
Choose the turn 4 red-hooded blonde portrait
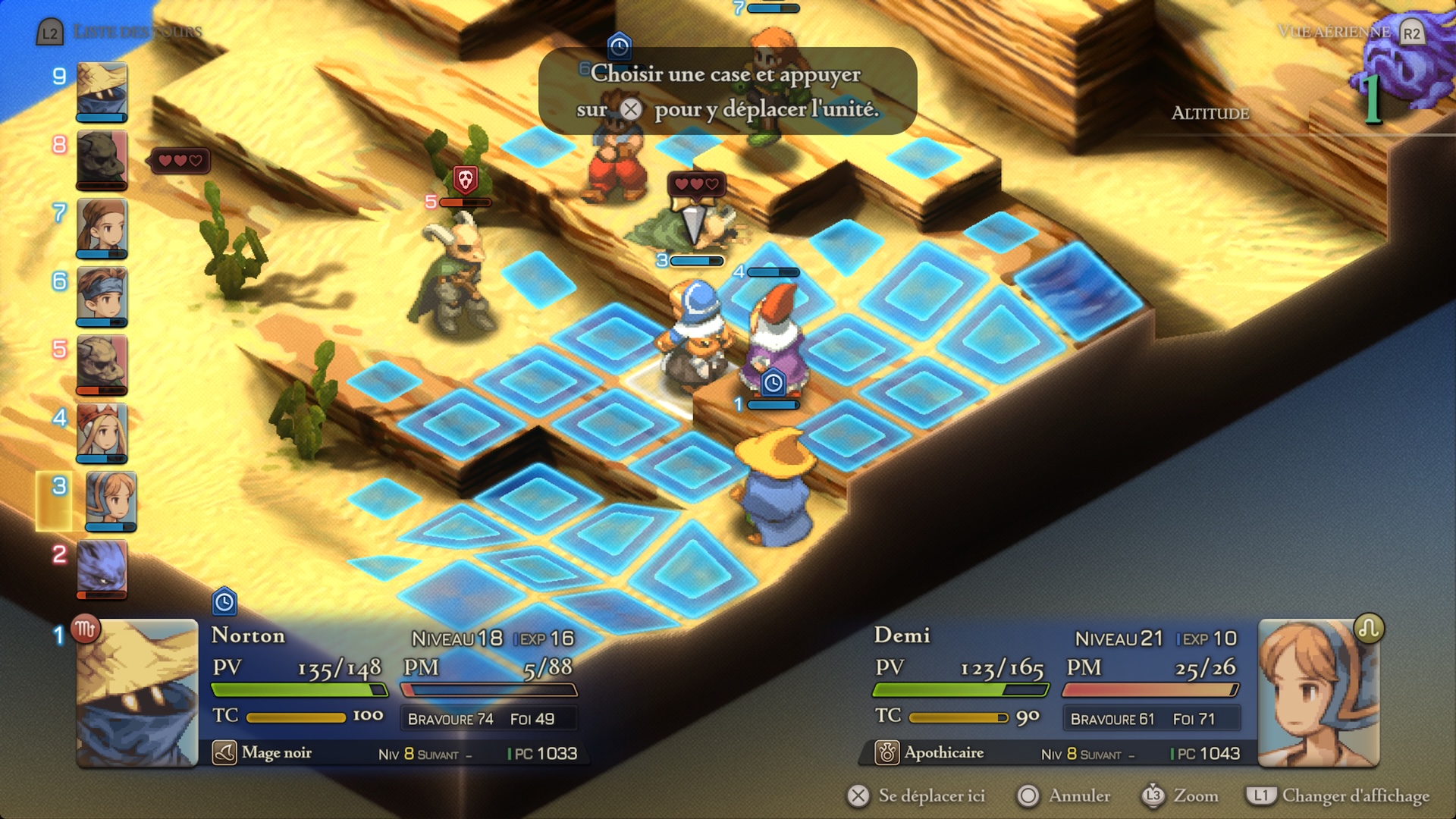[x=102, y=432]
